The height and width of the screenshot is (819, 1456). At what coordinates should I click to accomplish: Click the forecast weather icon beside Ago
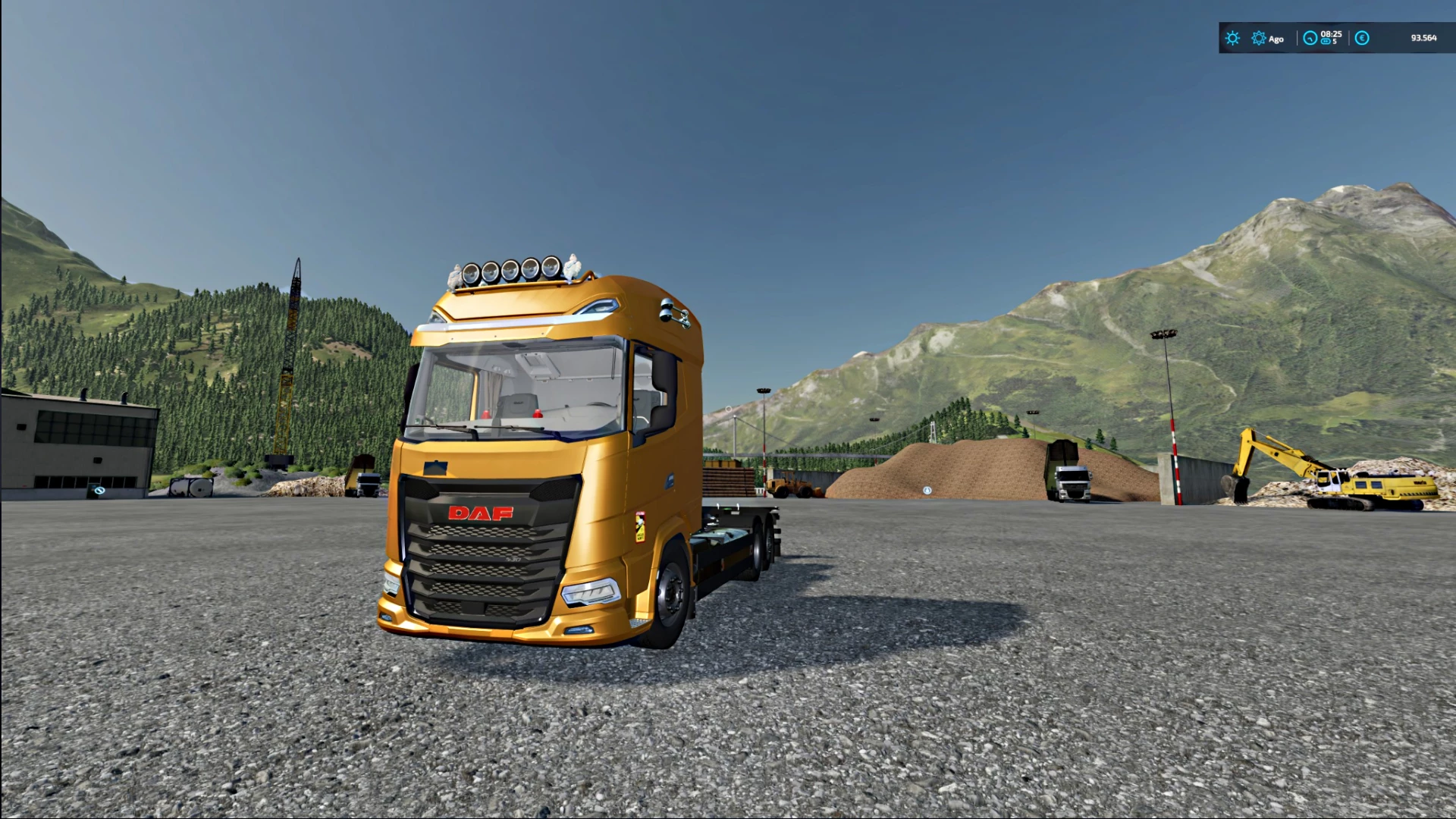pyautogui.click(x=1258, y=38)
